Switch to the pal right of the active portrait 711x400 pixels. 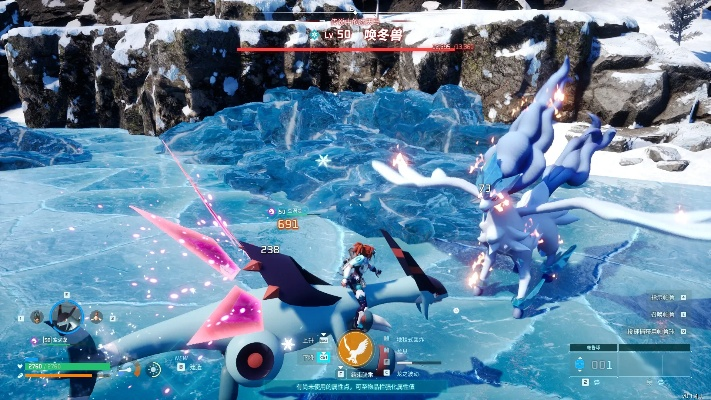(96, 317)
